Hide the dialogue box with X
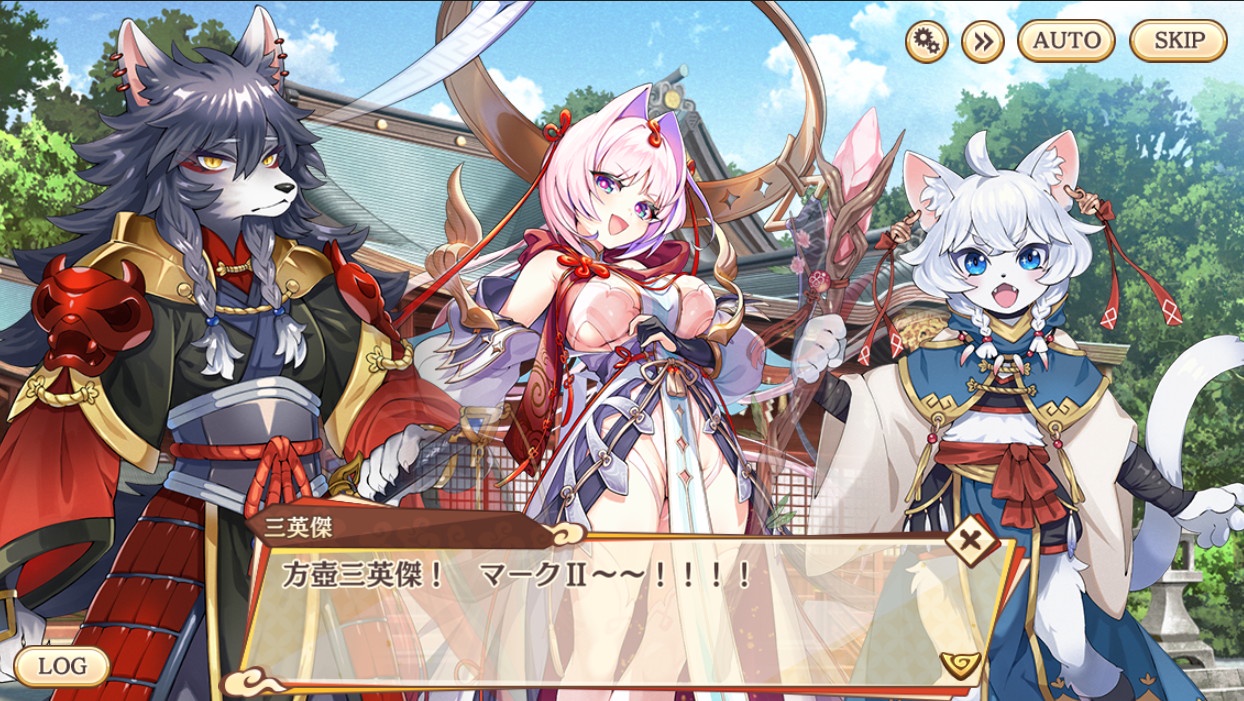 pos(969,543)
